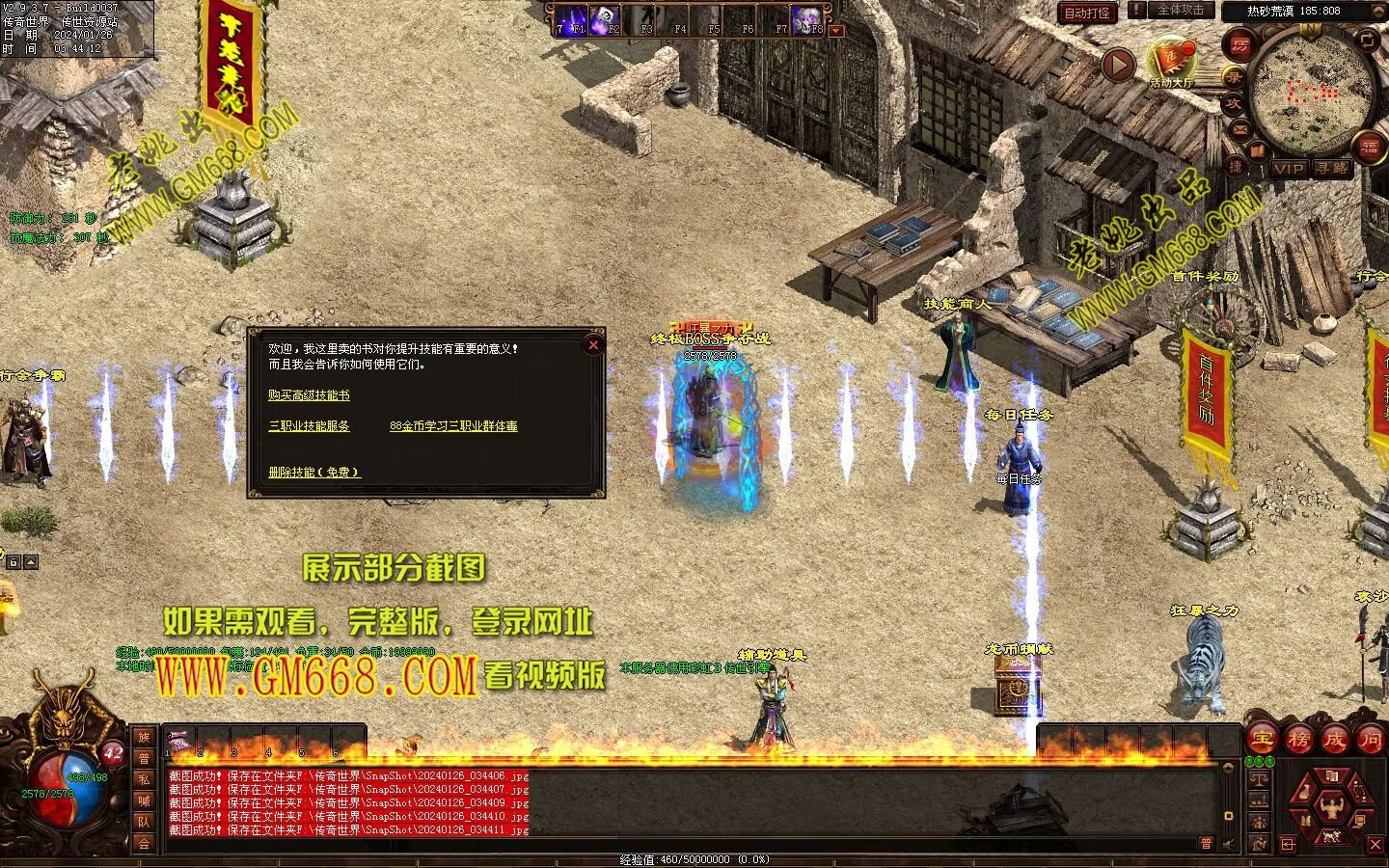Click the round play-arrow button
Screen dimensions: 1389x868
1118,66
